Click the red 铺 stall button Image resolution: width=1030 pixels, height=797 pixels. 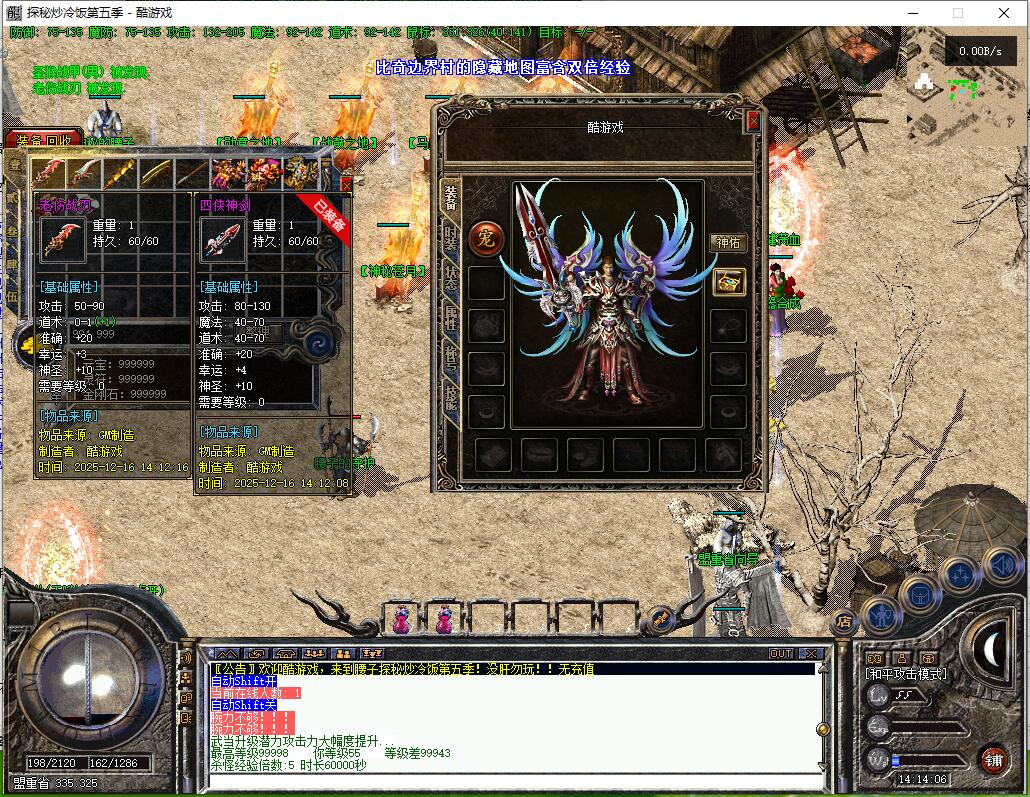tap(993, 758)
